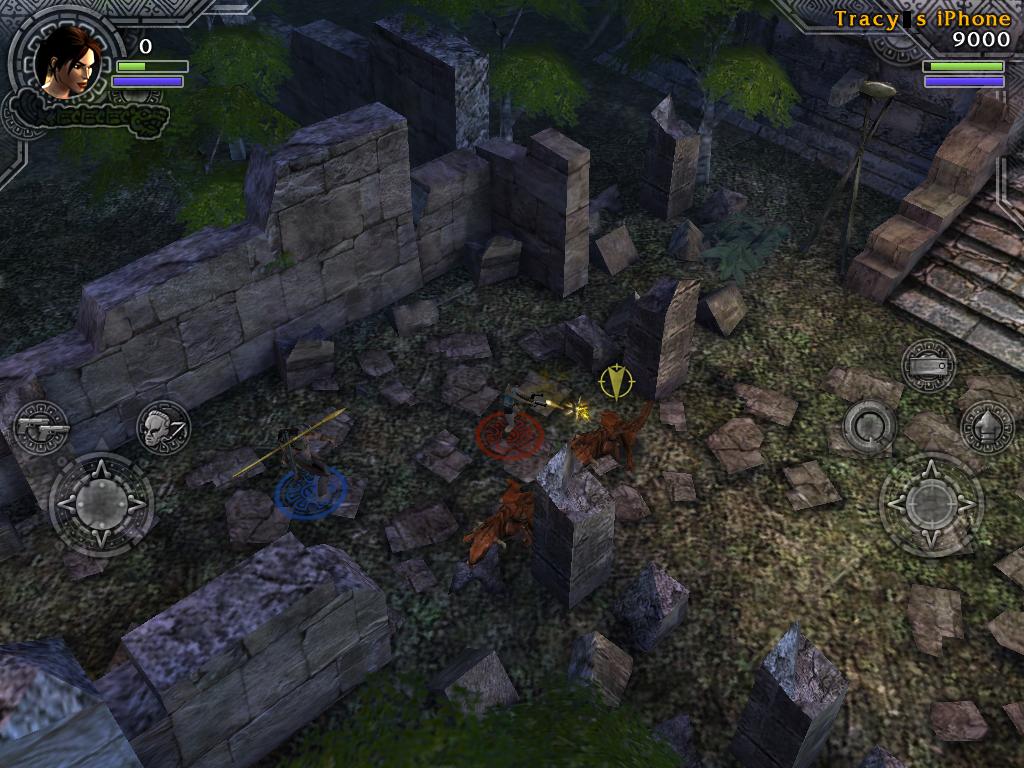Use the rectangular device icon button

[928, 366]
